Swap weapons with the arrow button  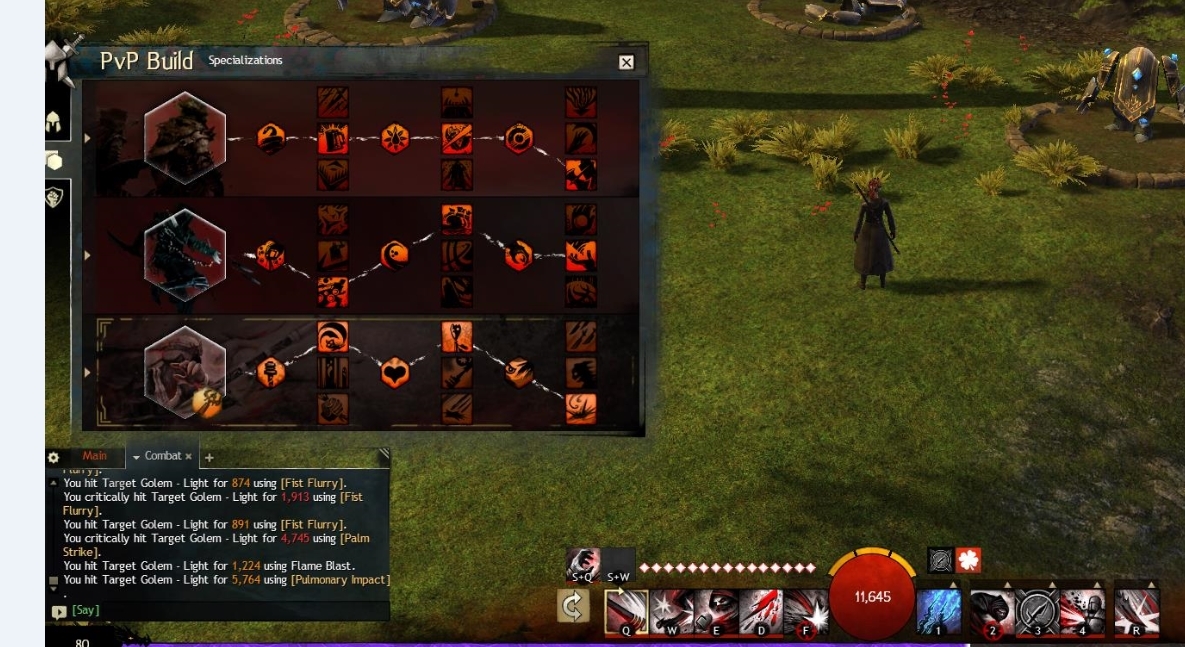coord(573,607)
